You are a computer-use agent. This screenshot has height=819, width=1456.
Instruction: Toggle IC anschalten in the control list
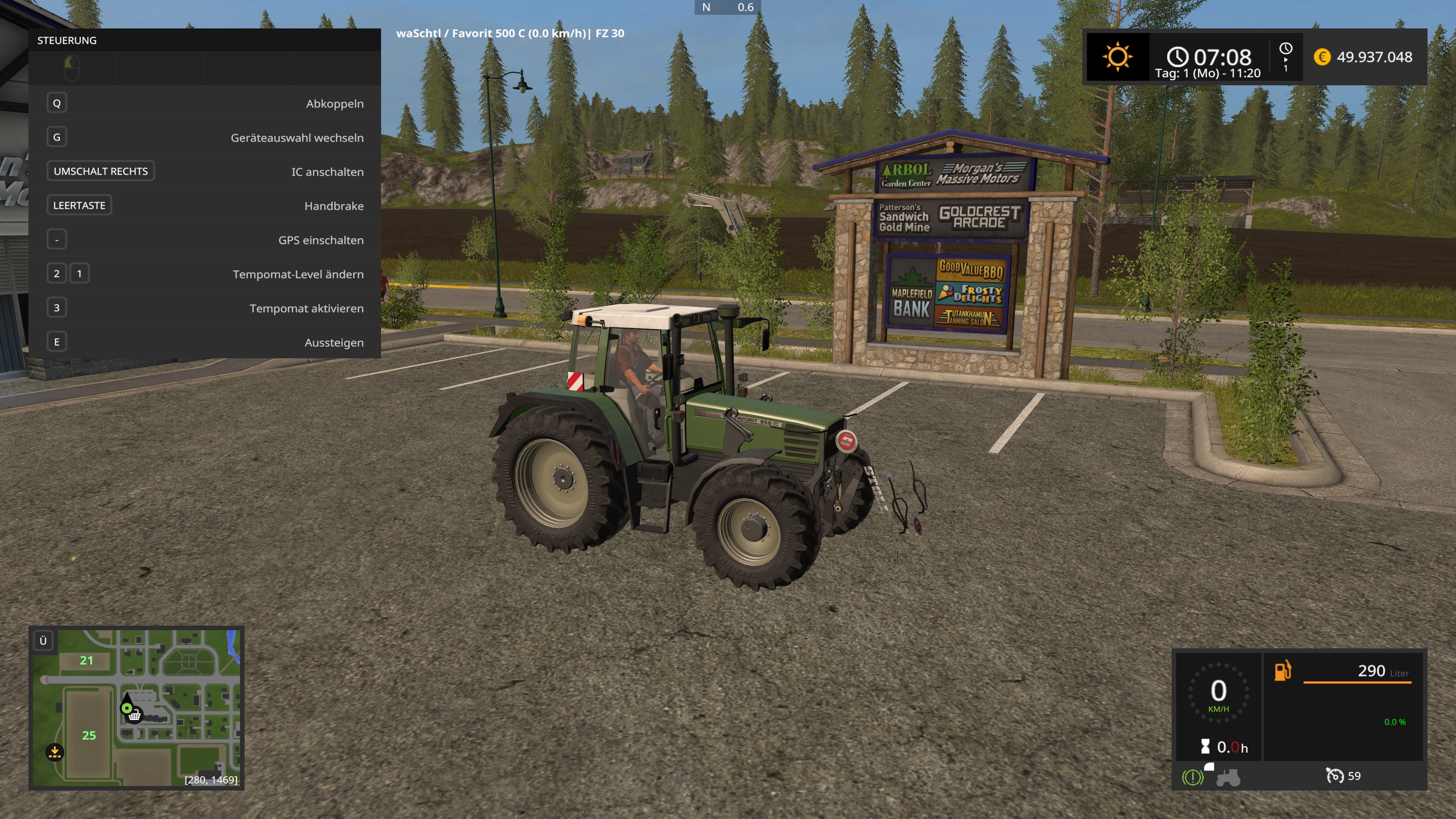click(204, 171)
